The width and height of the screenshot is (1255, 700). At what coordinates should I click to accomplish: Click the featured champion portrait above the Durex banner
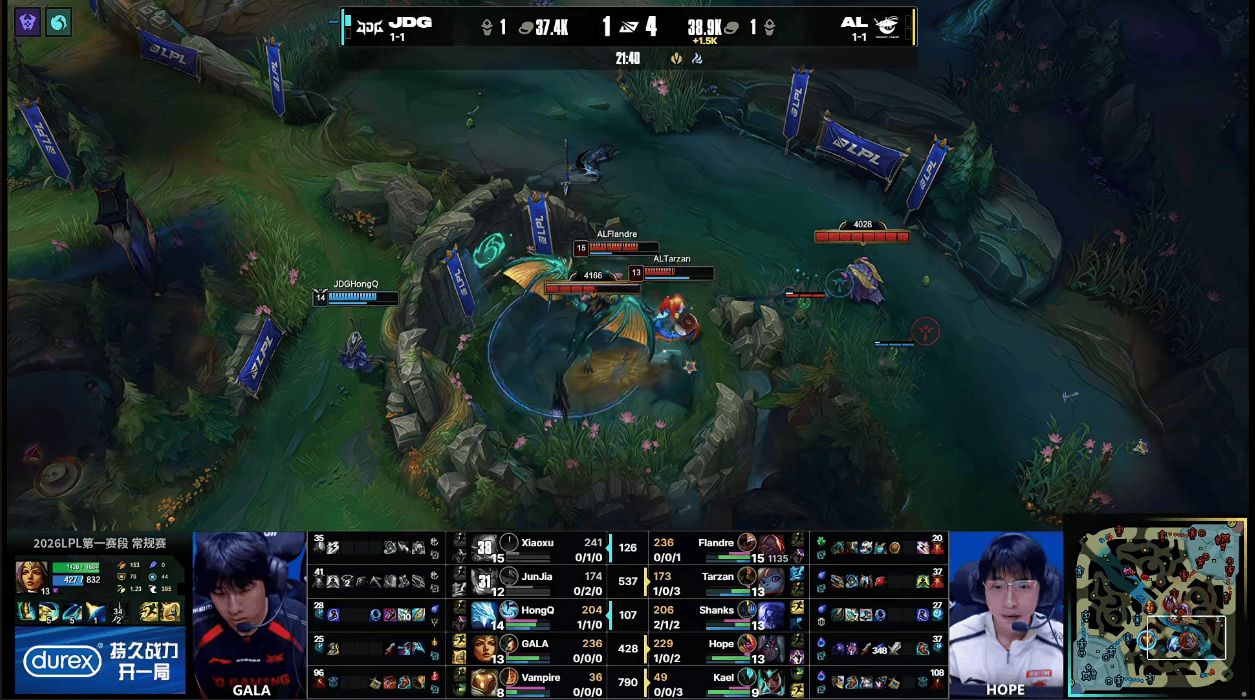point(30,578)
